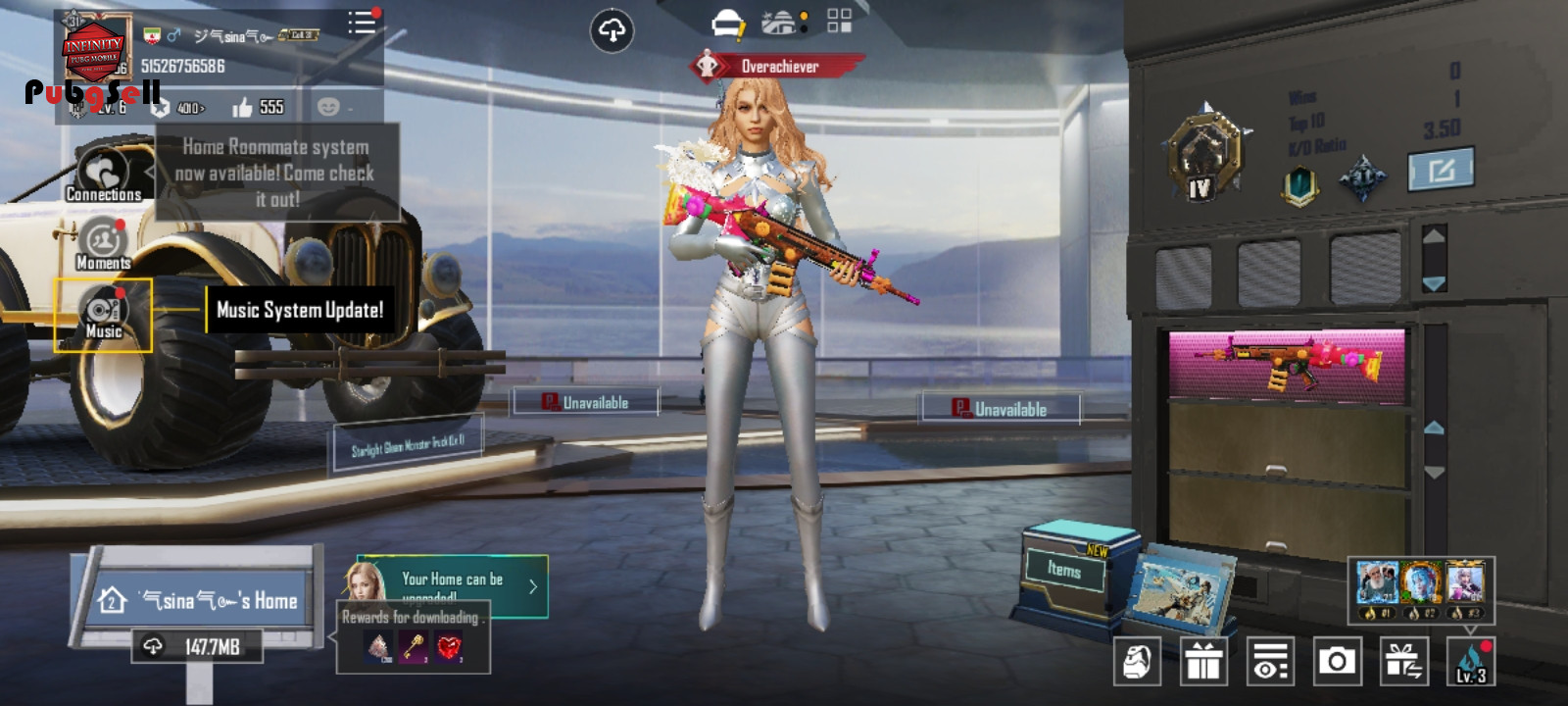Open the Items box marked NEW
The width and height of the screenshot is (1568, 706).
pyautogui.click(x=1066, y=569)
